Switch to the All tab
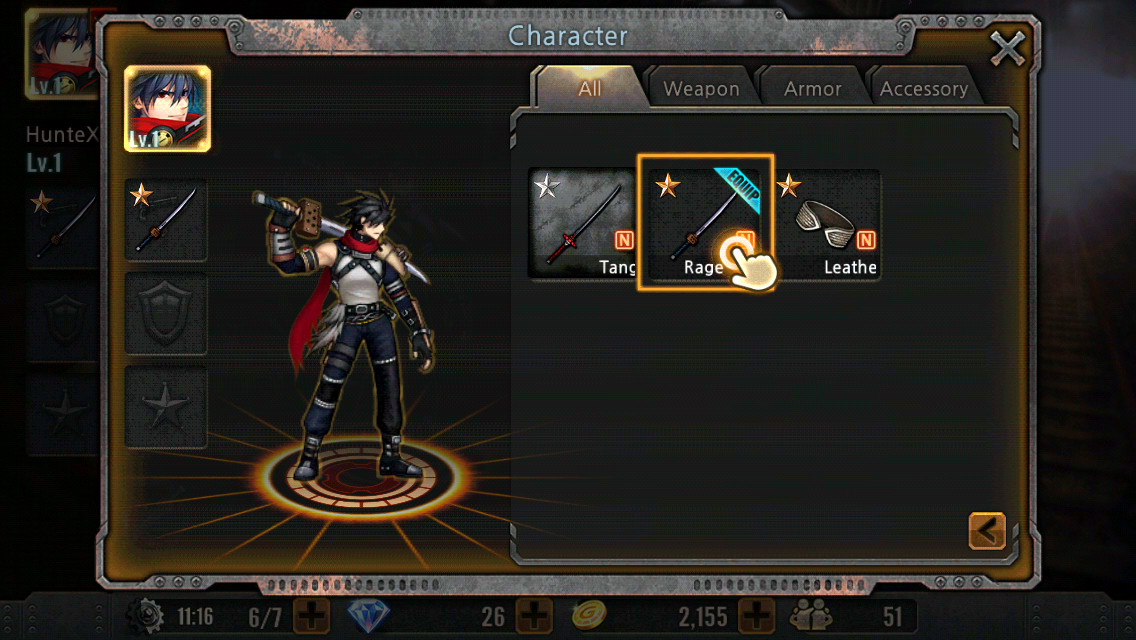1136x640 pixels. pyautogui.click(x=590, y=88)
